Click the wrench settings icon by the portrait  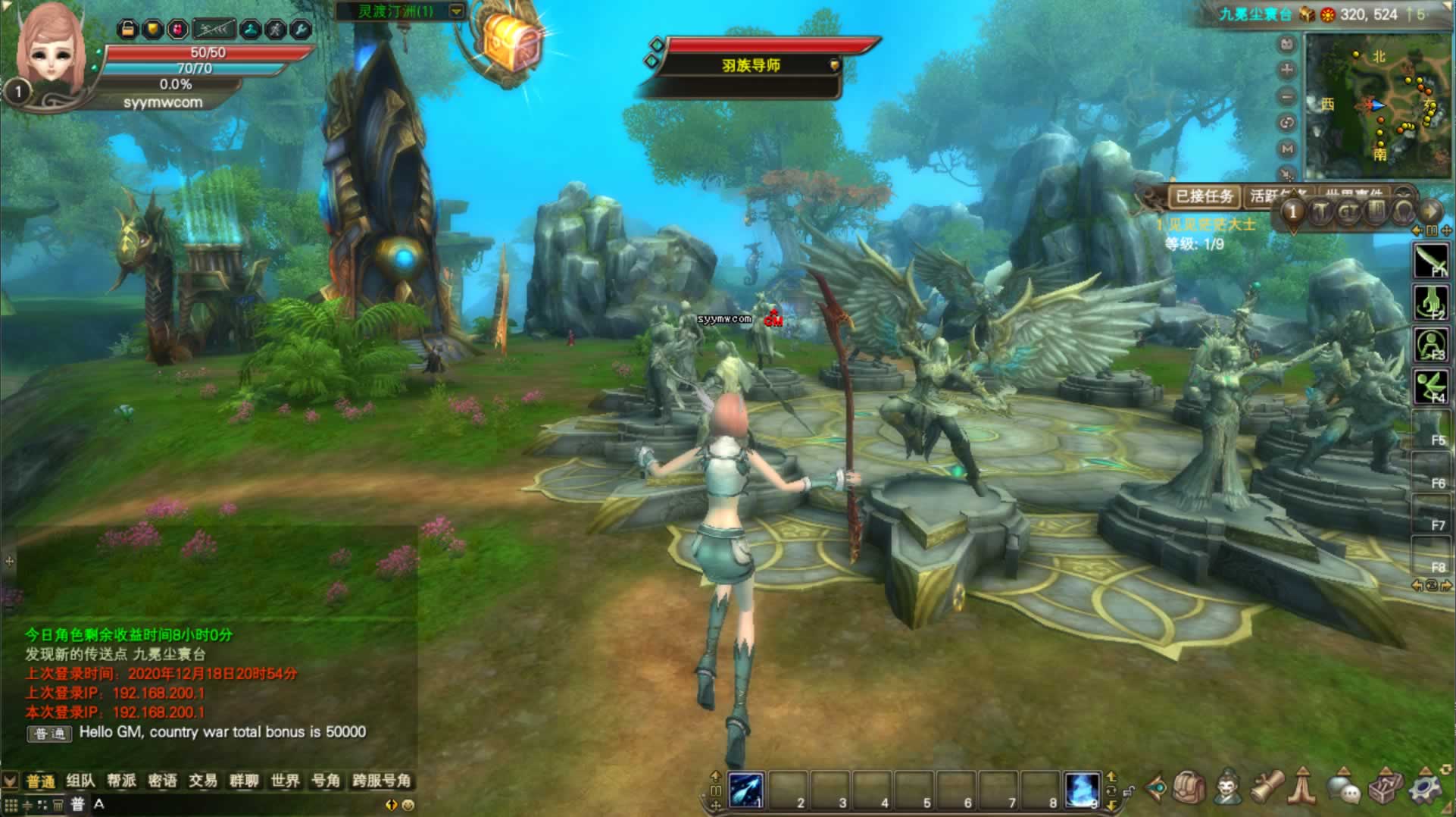301,29
